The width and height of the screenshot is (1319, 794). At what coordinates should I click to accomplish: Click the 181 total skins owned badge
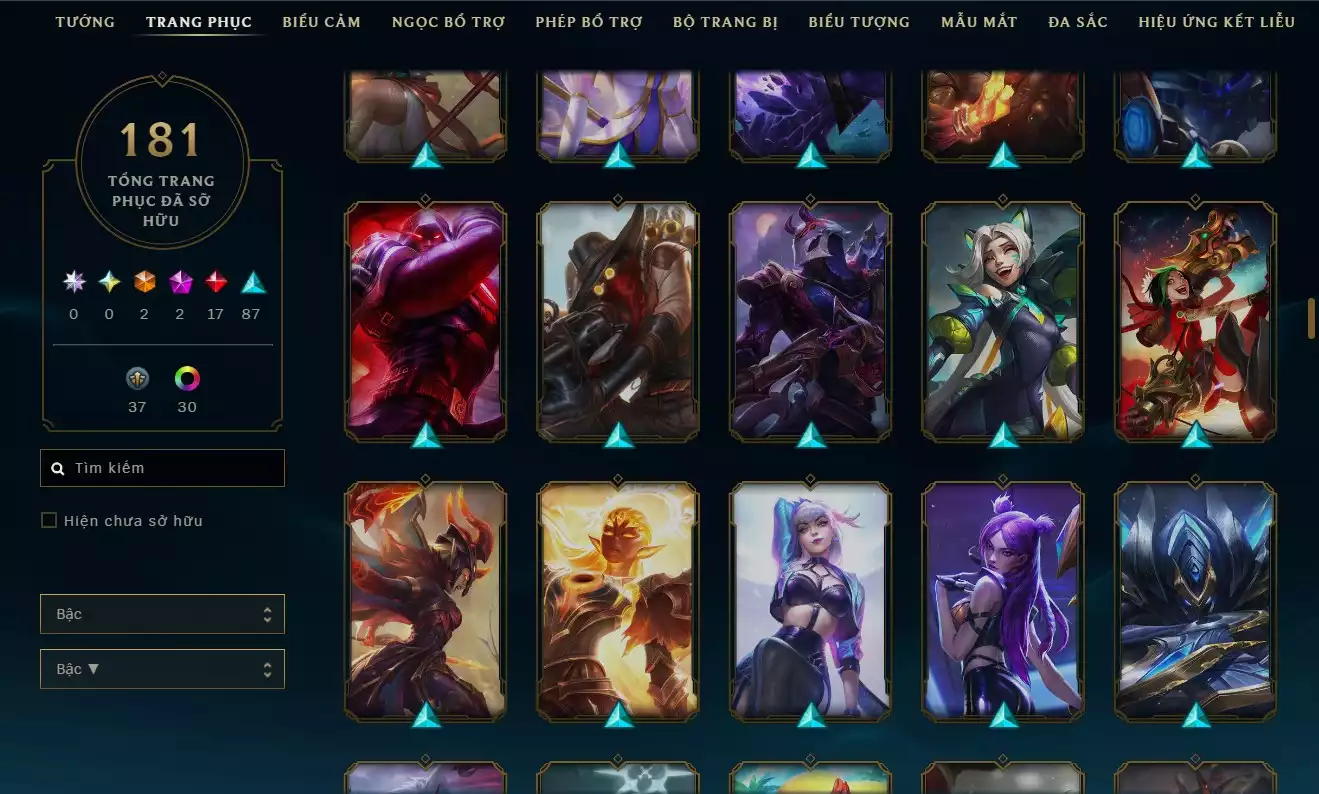tap(162, 155)
